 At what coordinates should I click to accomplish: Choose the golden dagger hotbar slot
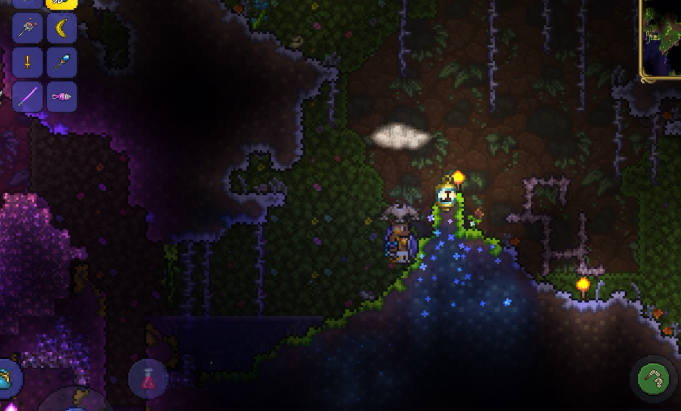[x=27, y=62]
